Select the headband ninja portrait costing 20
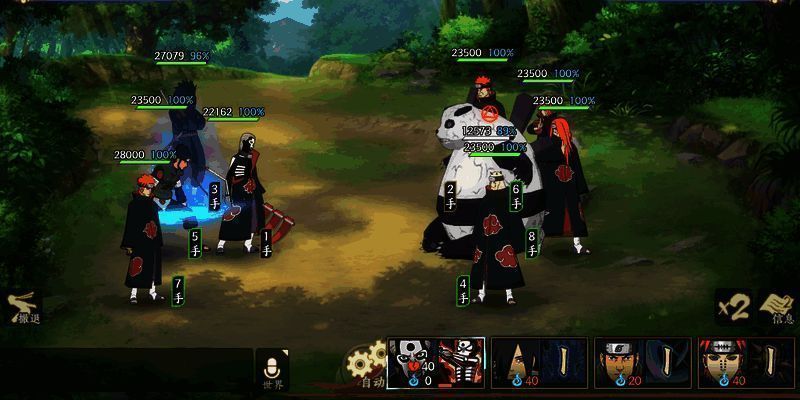This screenshot has height=400, width=800. 617,361
